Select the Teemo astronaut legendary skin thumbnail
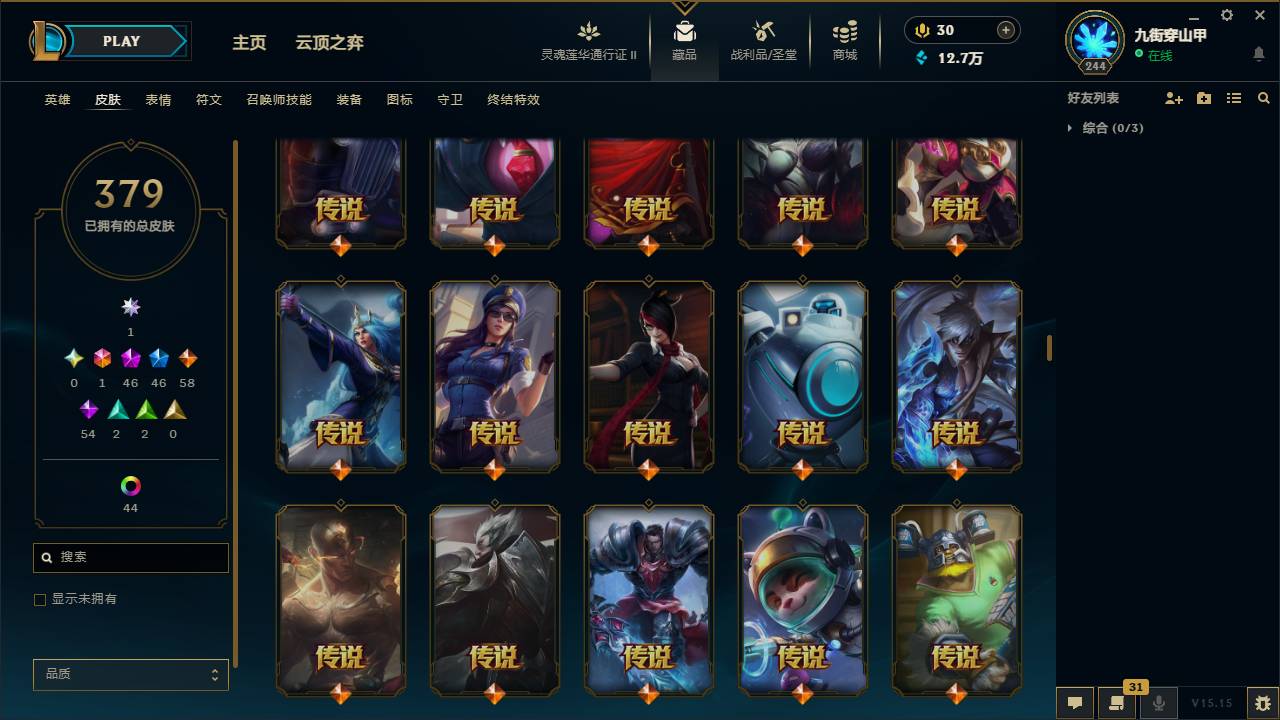 pos(801,600)
